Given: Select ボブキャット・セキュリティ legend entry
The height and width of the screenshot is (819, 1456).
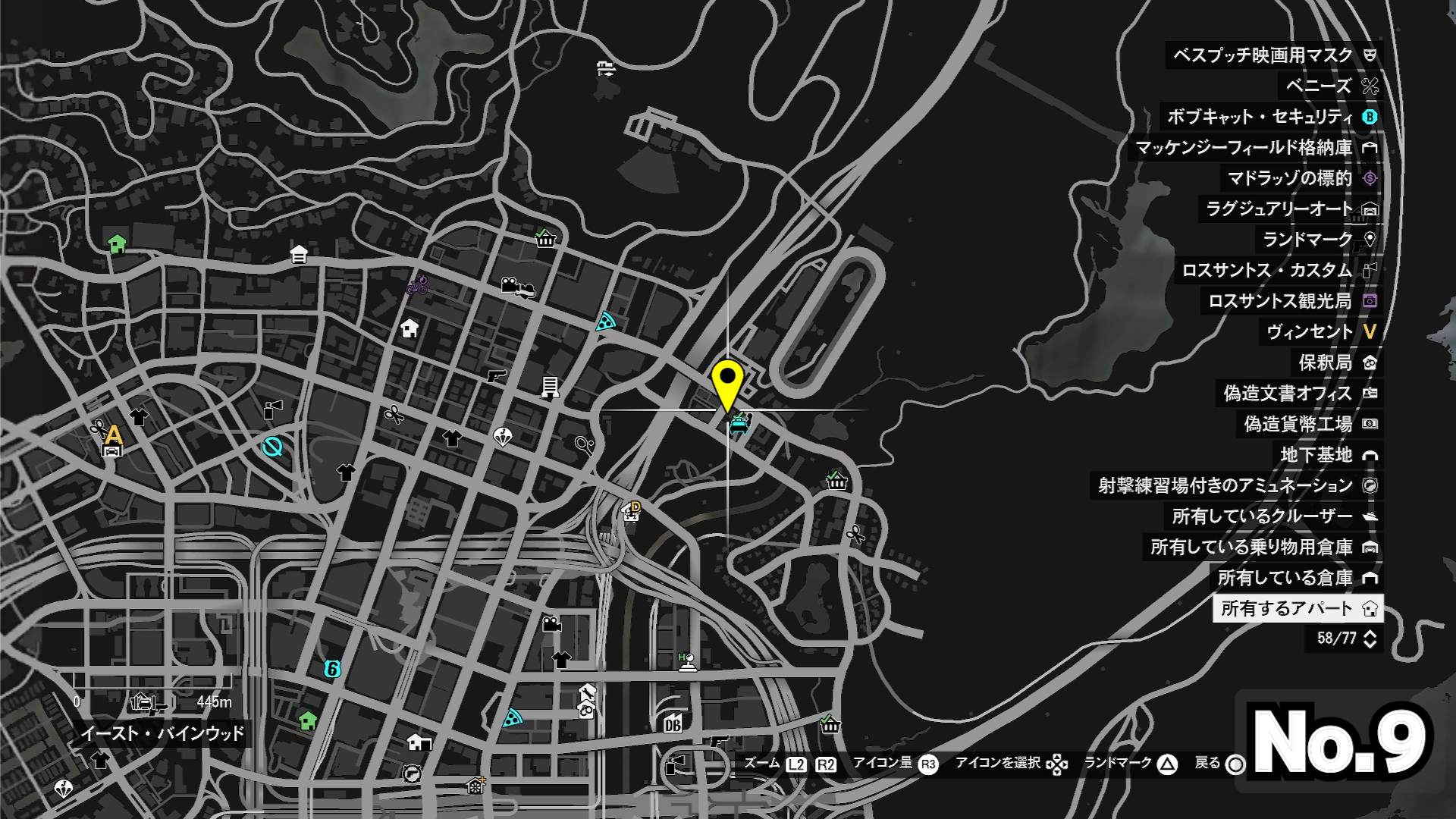Looking at the screenshot, I should (1260, 117).
